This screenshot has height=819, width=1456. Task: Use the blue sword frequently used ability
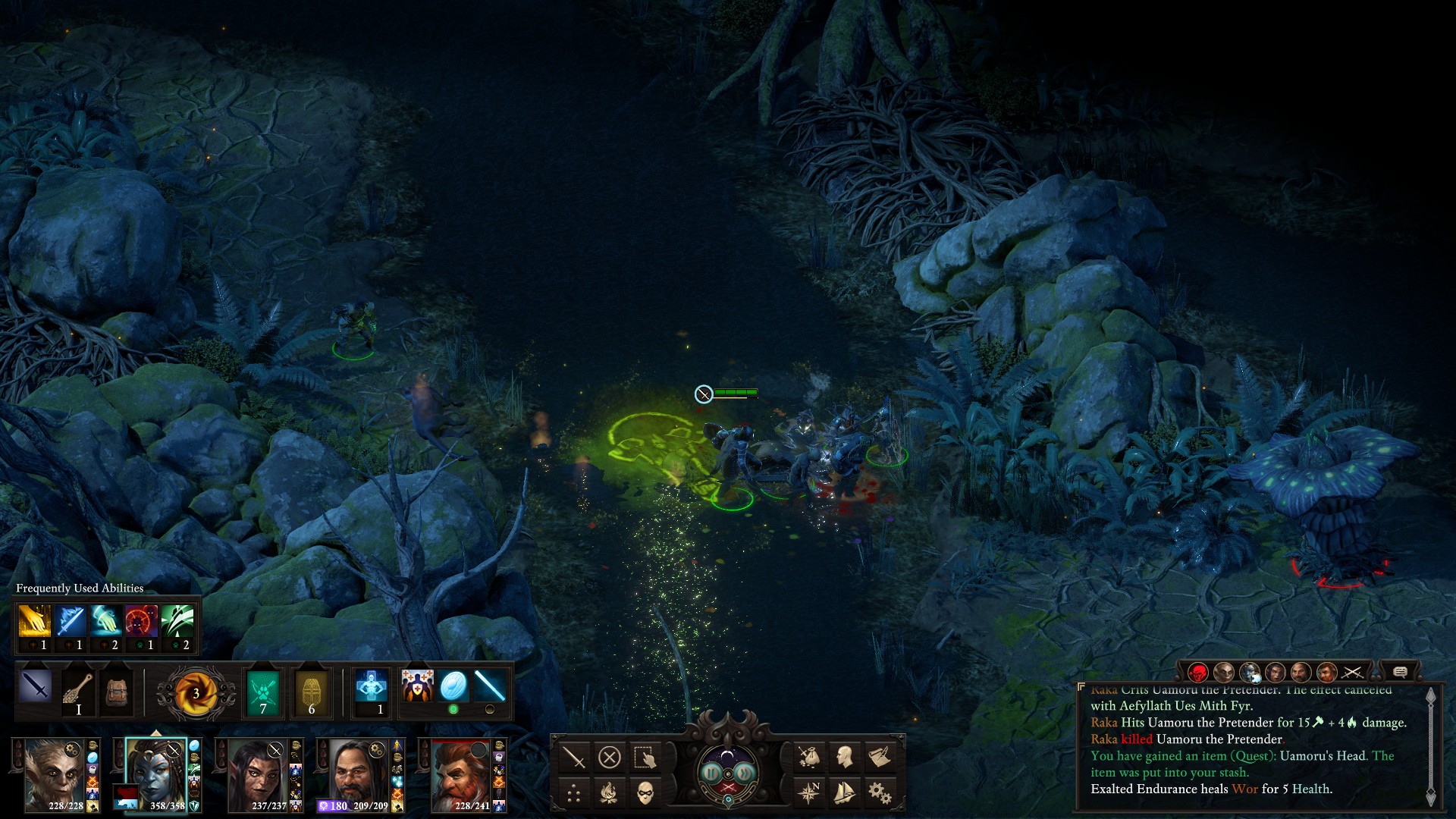(x=70, y=622)
